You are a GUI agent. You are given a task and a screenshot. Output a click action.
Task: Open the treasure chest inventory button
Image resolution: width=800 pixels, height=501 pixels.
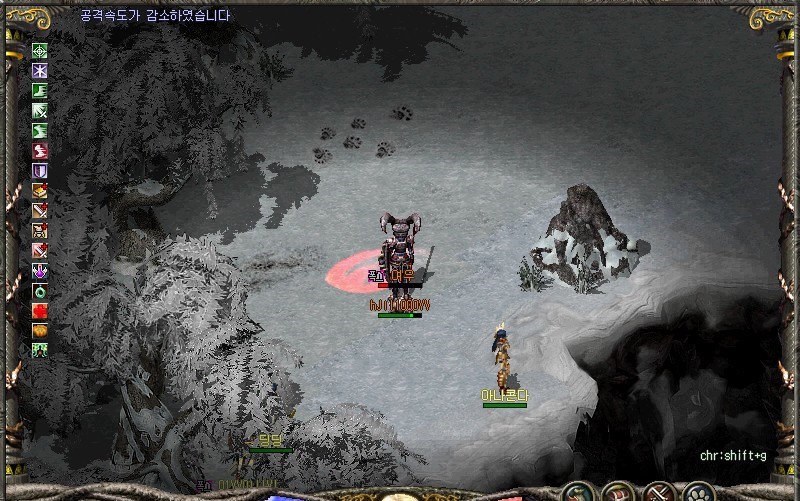click(617, 492)
